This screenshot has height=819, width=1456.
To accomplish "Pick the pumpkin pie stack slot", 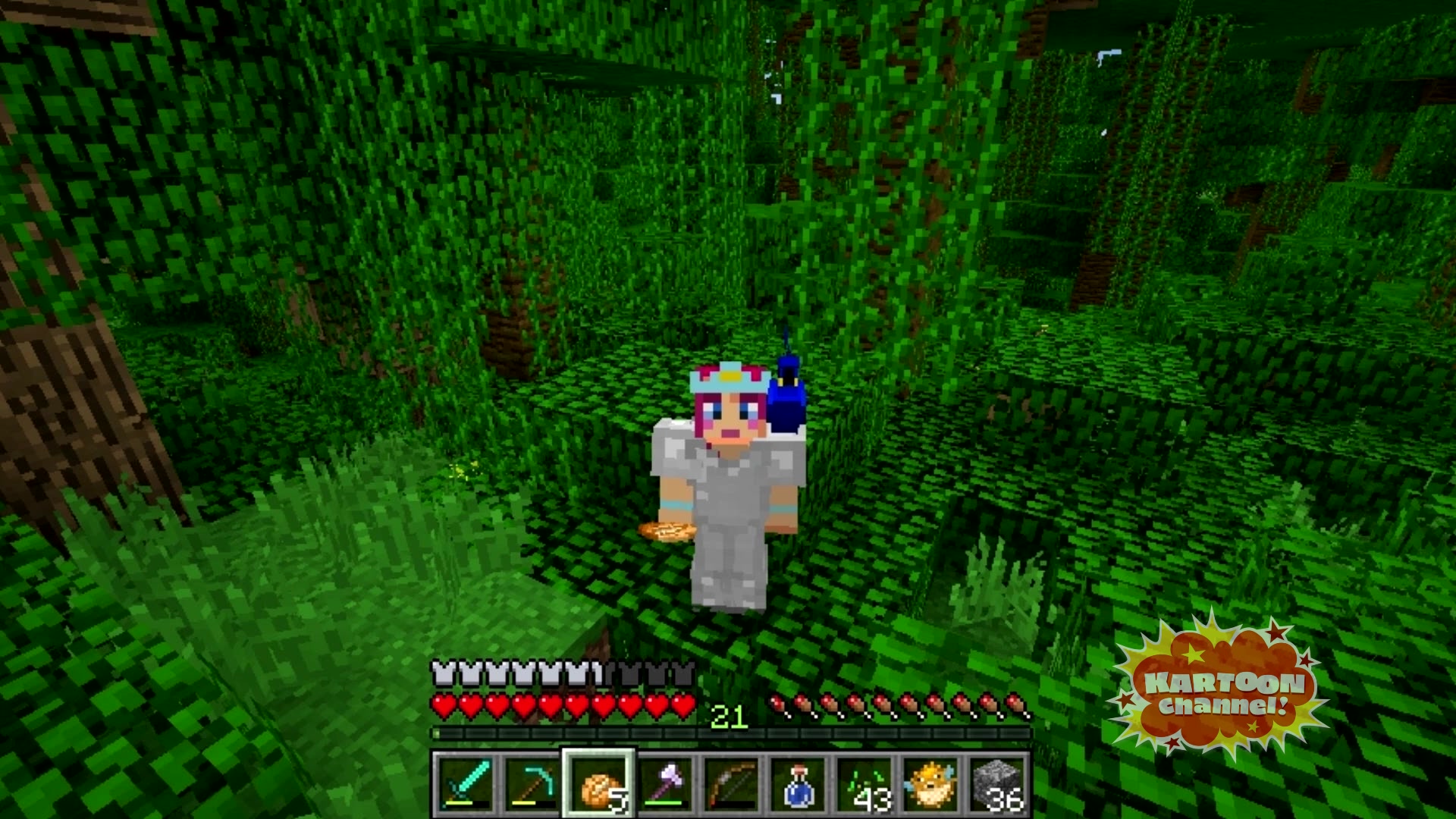I will (598, 784).
